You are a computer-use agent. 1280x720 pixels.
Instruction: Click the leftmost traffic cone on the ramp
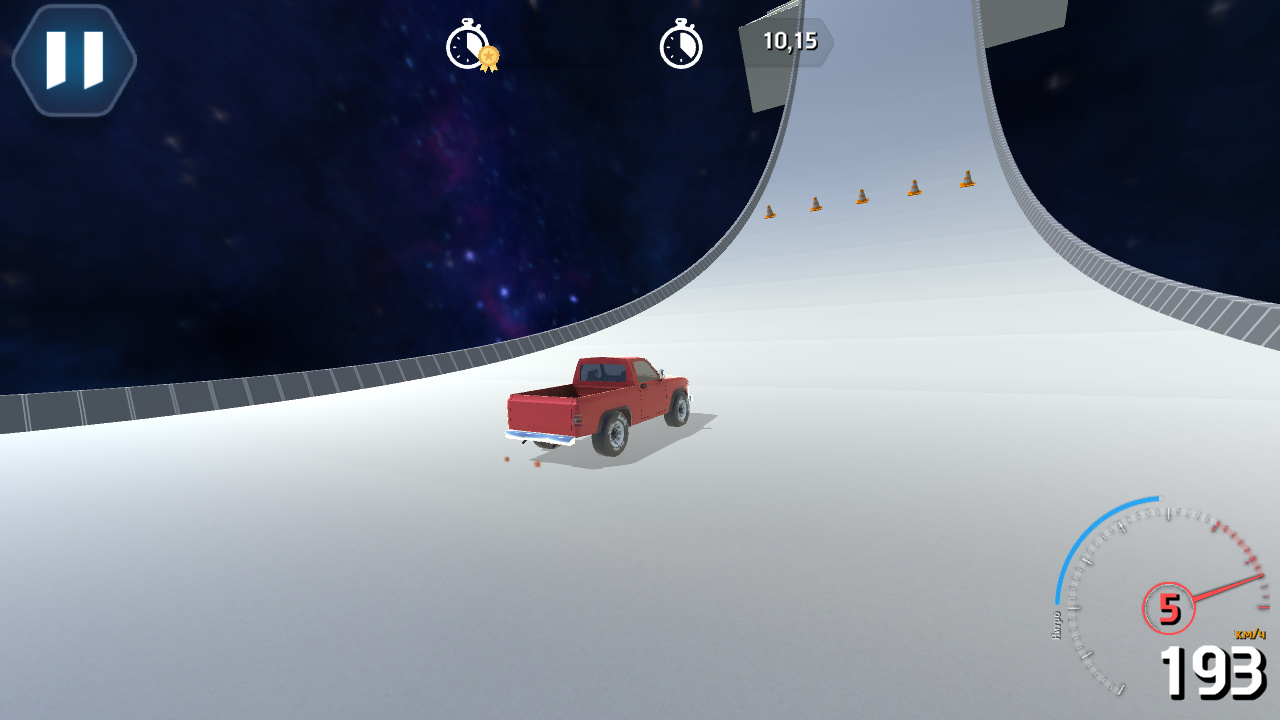click(770, 212)
